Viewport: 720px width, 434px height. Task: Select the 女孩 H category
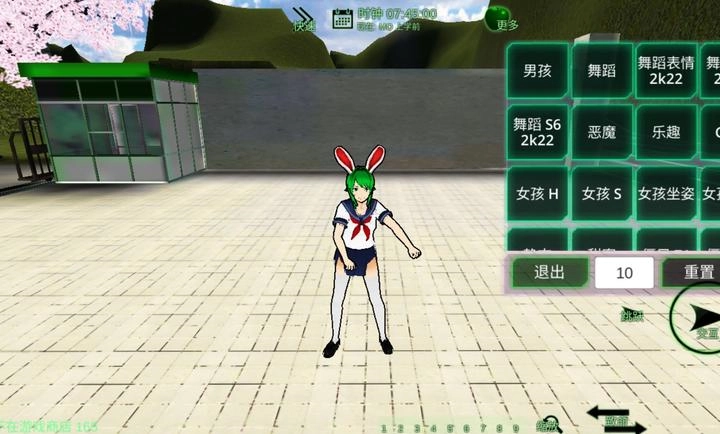(537, 193)
